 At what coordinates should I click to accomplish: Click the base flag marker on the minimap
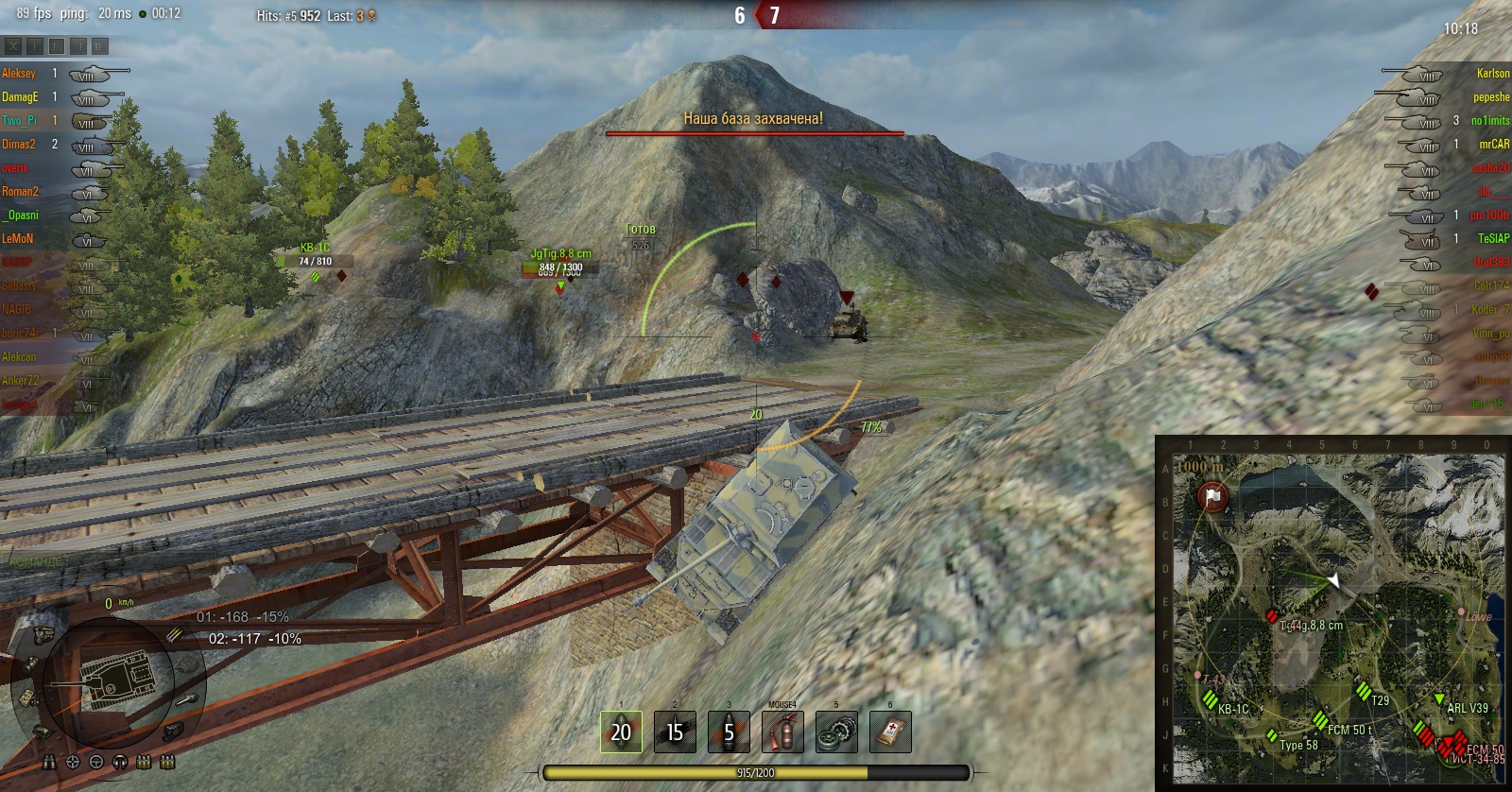(1213, 496)
